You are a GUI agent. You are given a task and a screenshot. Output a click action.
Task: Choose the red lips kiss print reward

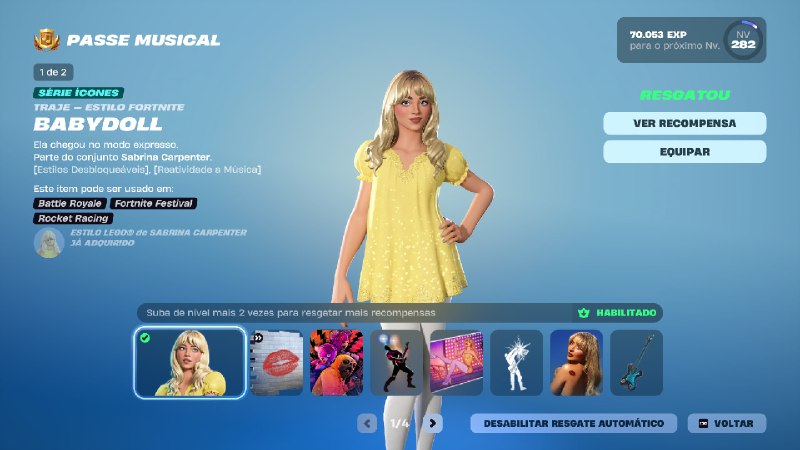pos(276,363)
